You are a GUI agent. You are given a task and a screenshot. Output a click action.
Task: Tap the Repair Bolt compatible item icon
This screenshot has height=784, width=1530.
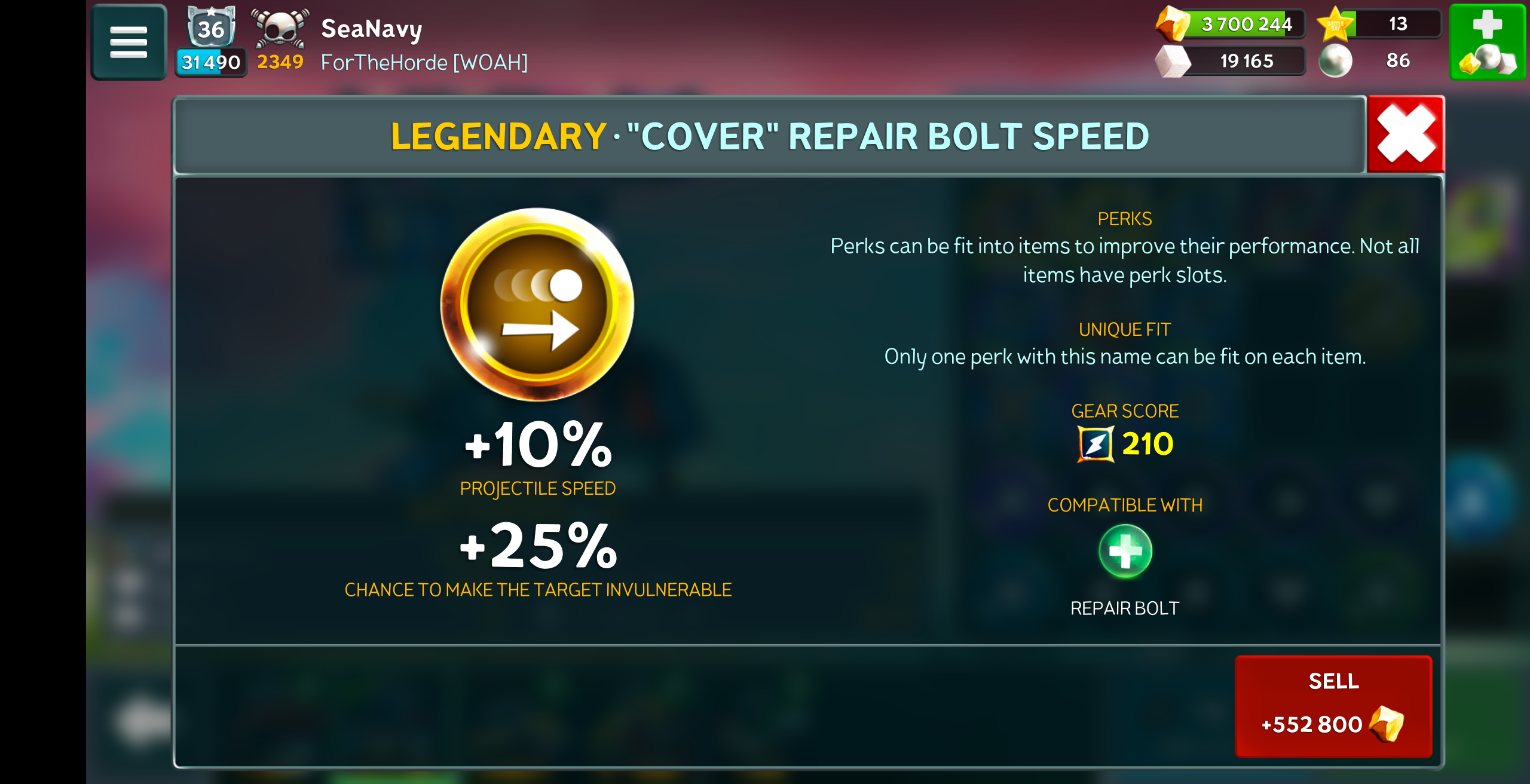(x=1125, y=552)
